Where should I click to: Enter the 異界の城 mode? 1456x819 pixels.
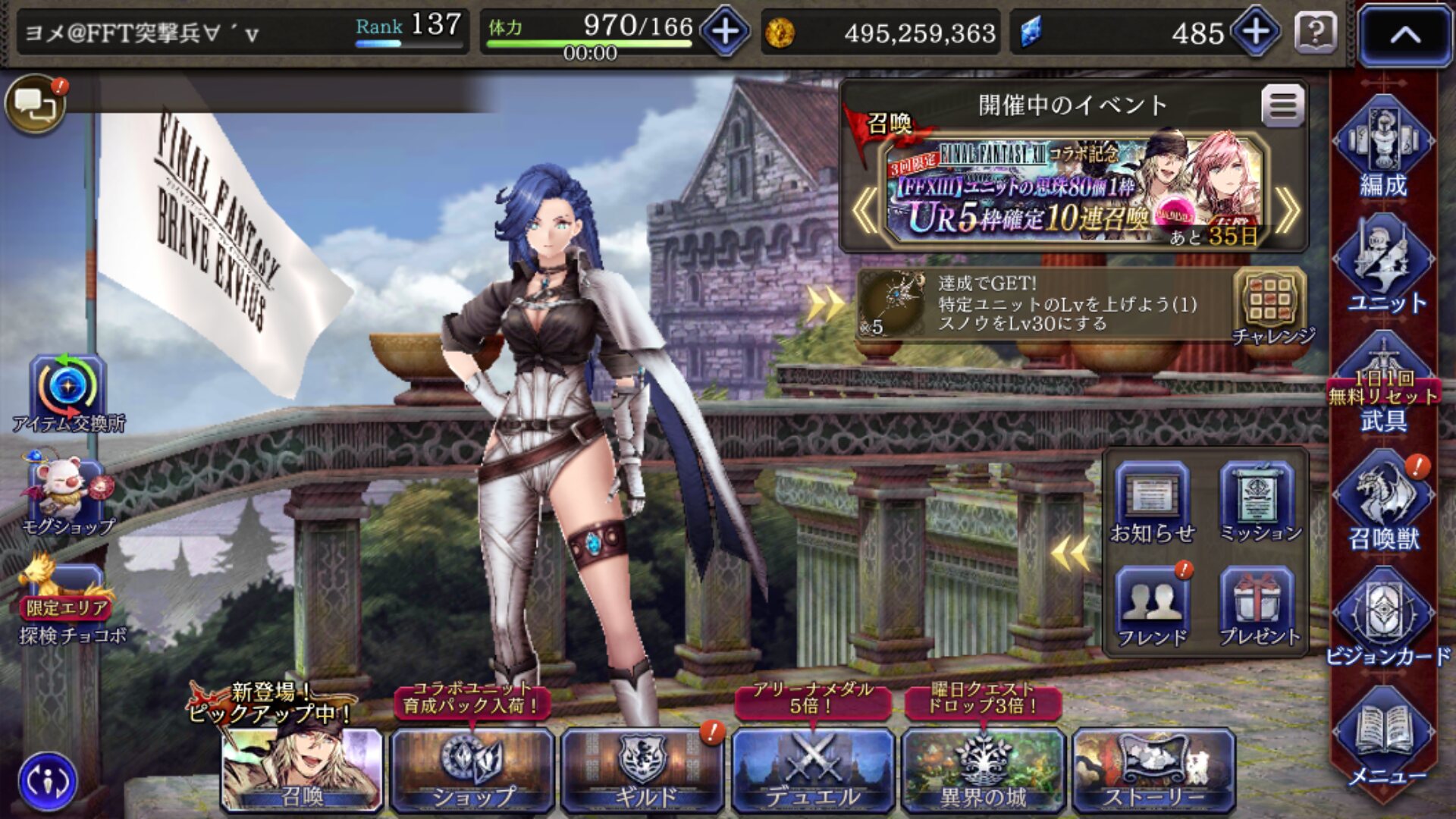tap(983, 769)
